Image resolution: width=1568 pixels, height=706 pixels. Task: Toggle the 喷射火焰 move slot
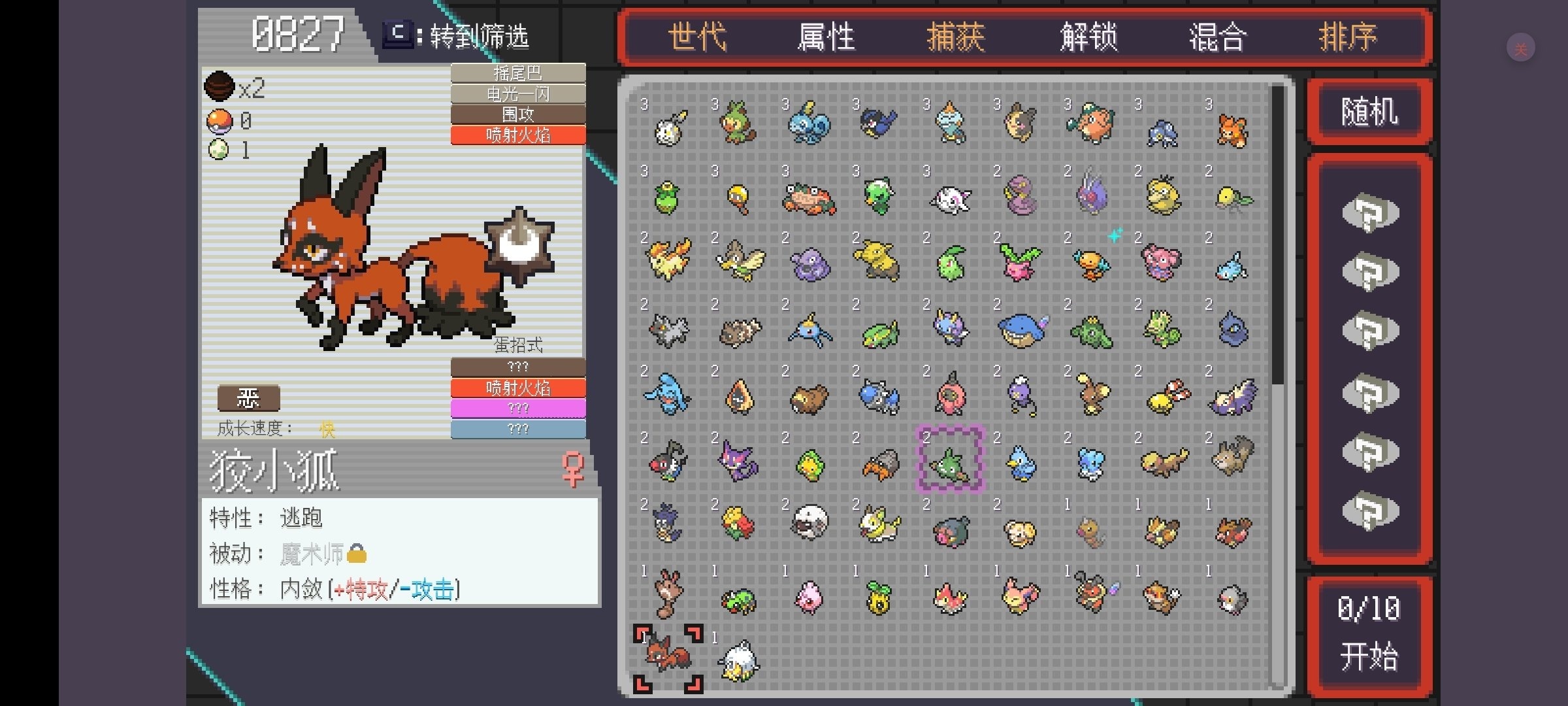(518, 135)
